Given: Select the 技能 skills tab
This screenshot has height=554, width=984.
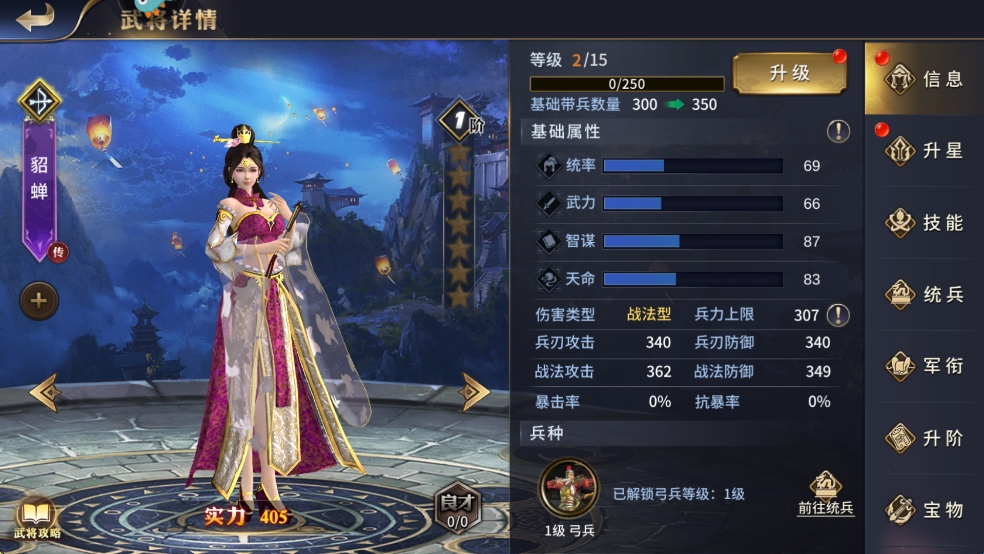Looking at the screenshot, I should pos(923,223).
